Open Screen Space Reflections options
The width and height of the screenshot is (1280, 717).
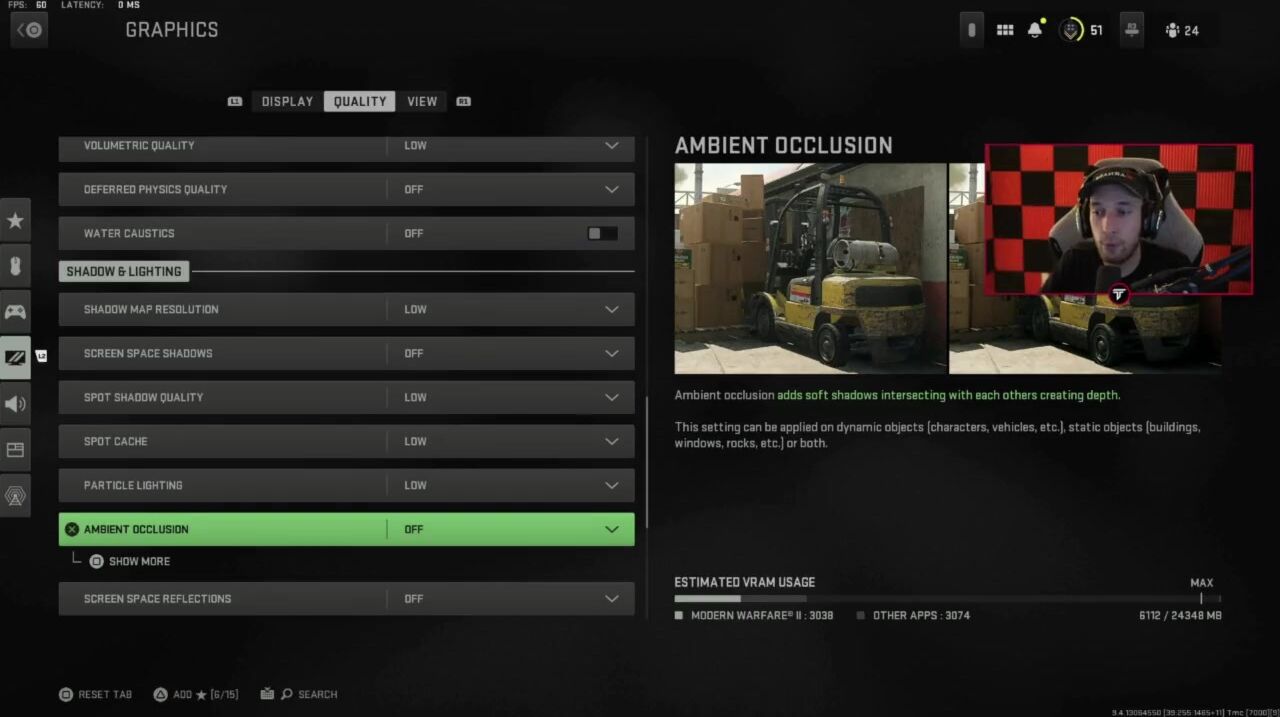pos(611,598)
